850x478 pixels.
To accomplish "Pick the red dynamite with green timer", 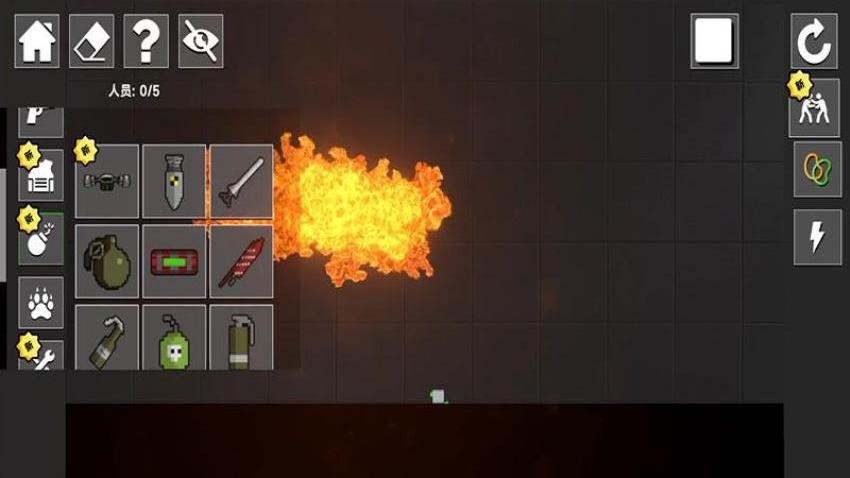I will tap(174, 262).
